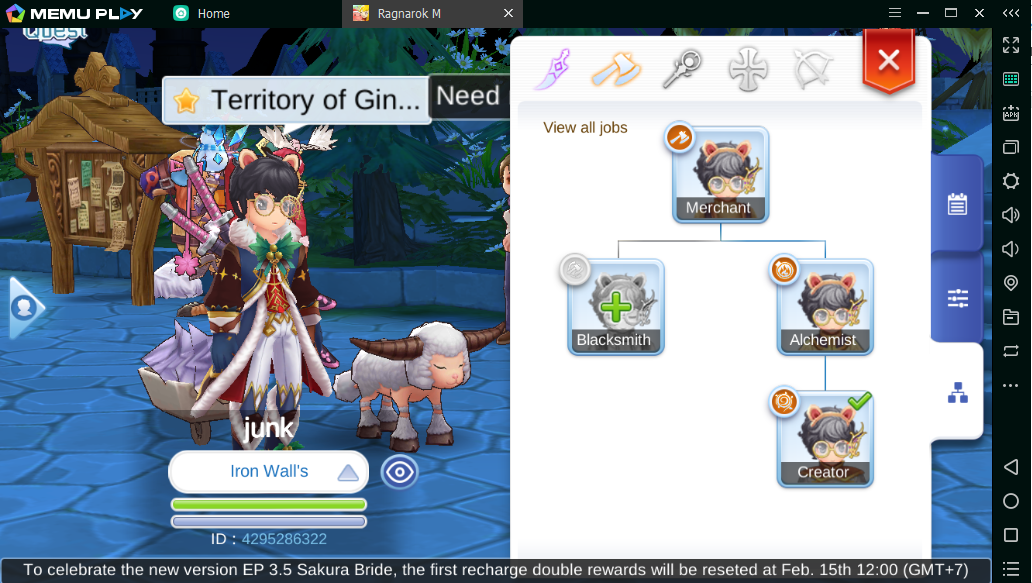Open the clipboard side tab

tap(957, 204)
